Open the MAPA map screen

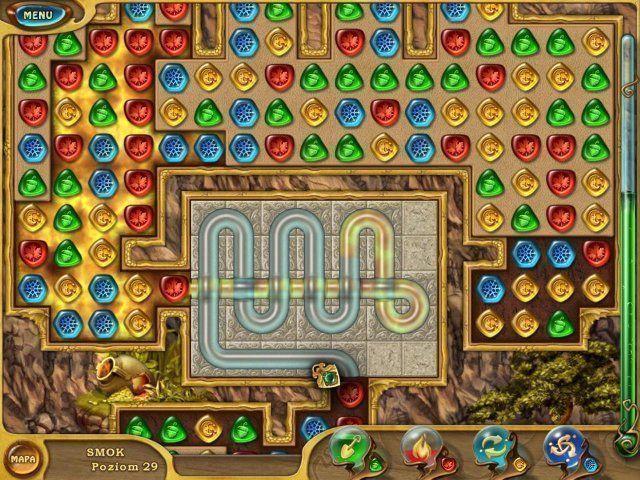(x=23, y=458)
